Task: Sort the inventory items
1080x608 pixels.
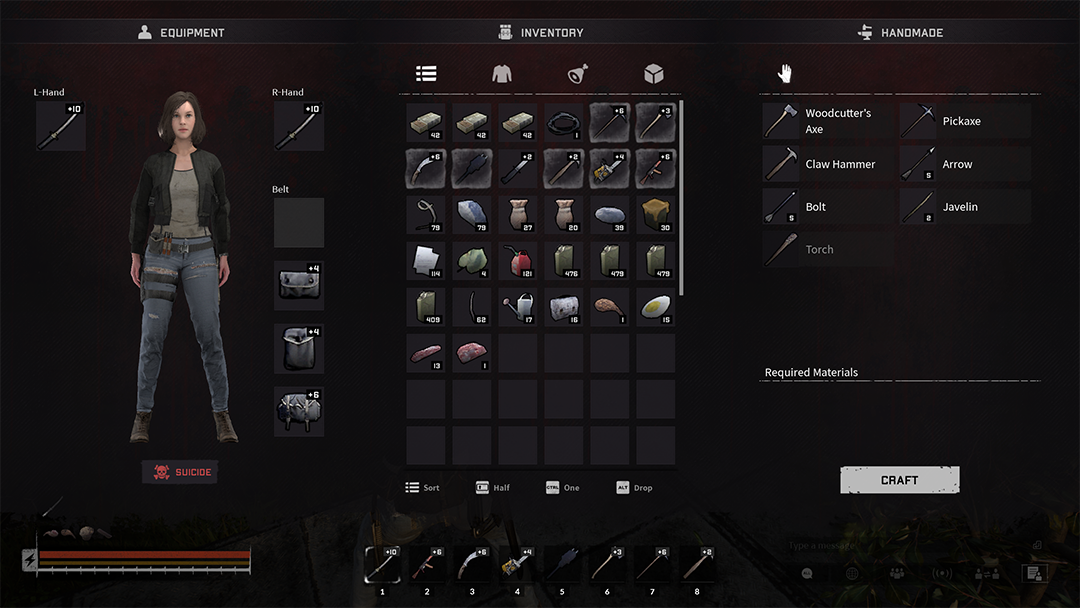Action: [x=422, y=488]
